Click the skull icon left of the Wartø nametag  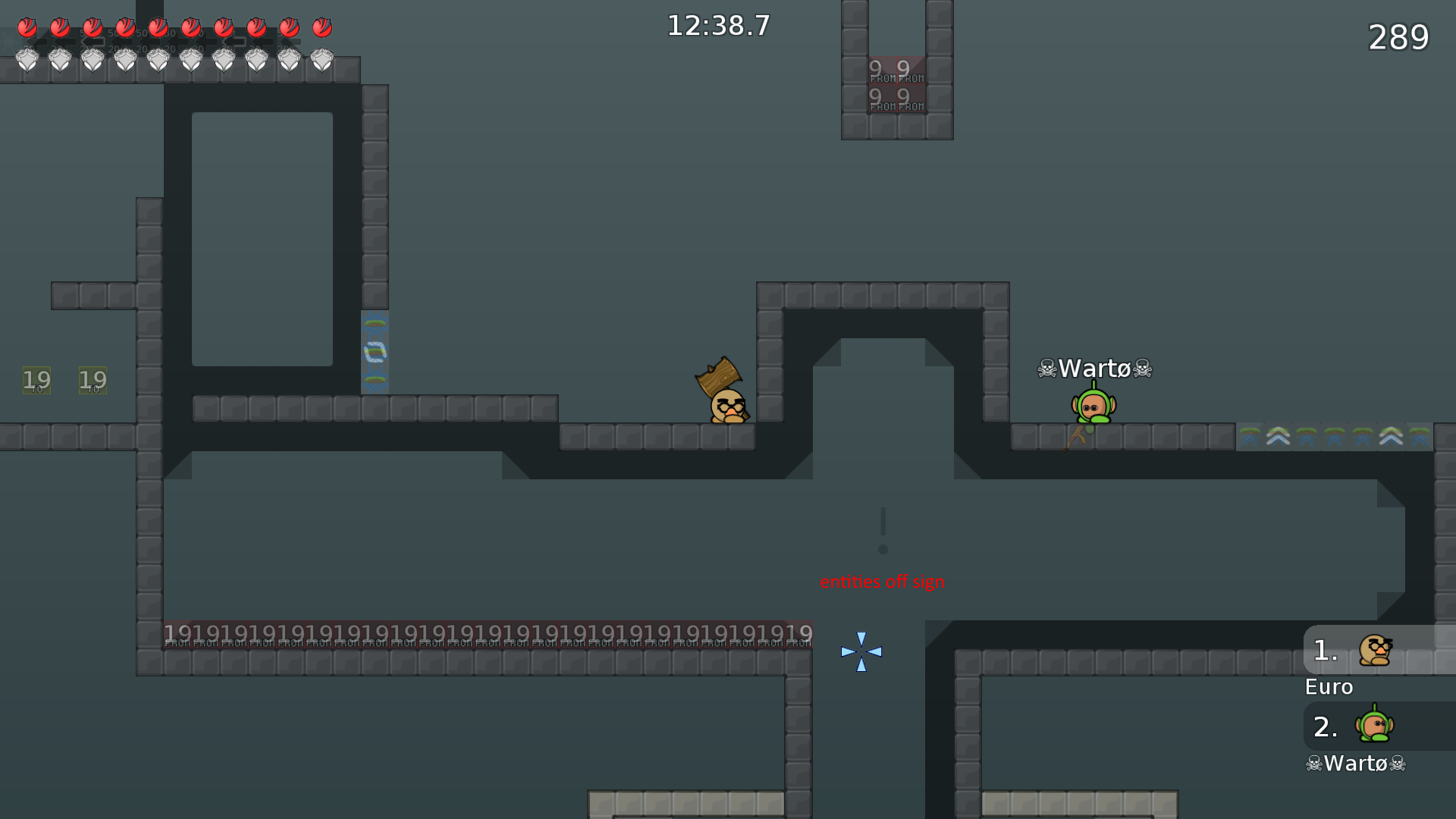1047,369
